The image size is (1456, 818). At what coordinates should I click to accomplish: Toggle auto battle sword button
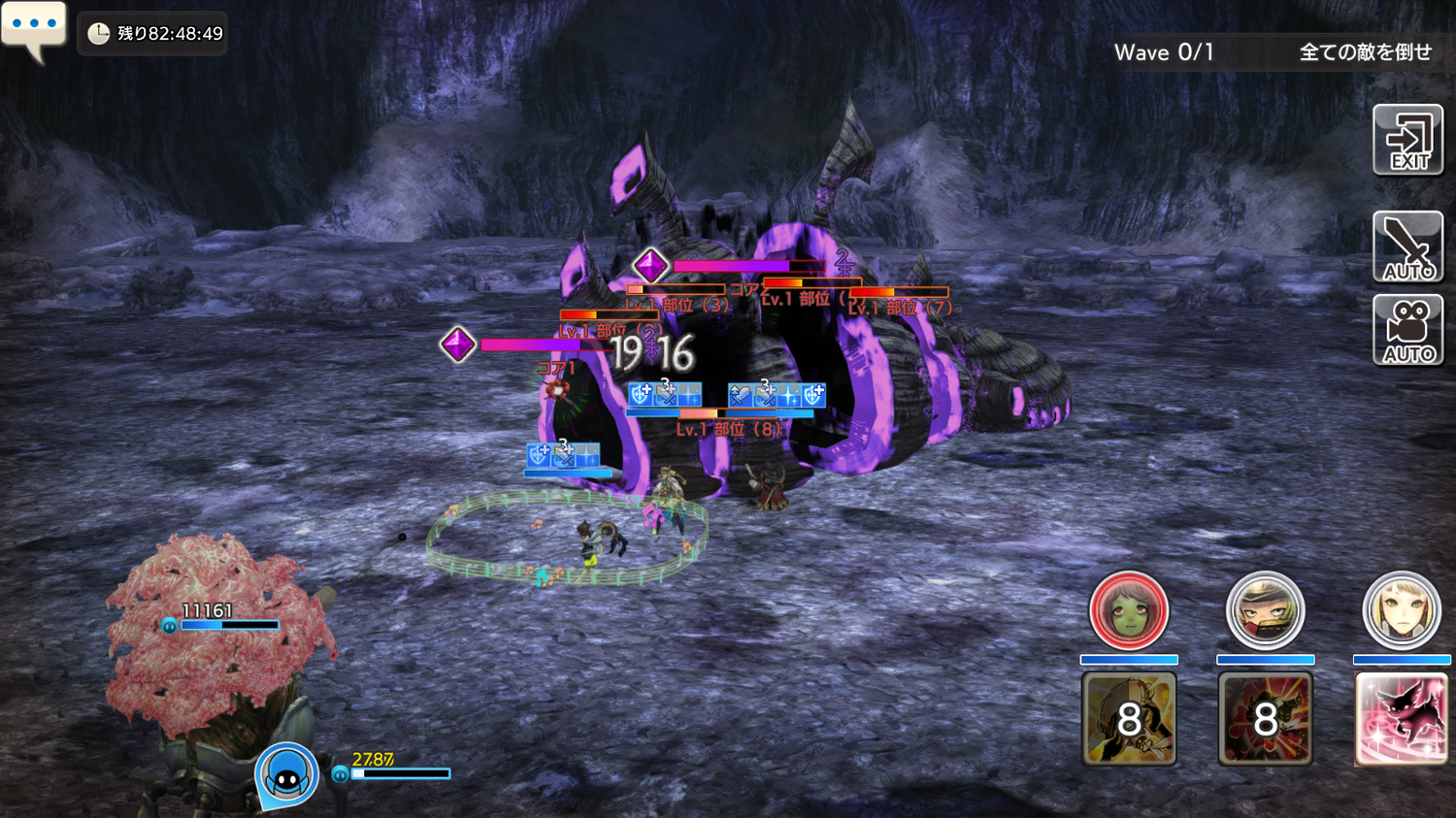1407,246
